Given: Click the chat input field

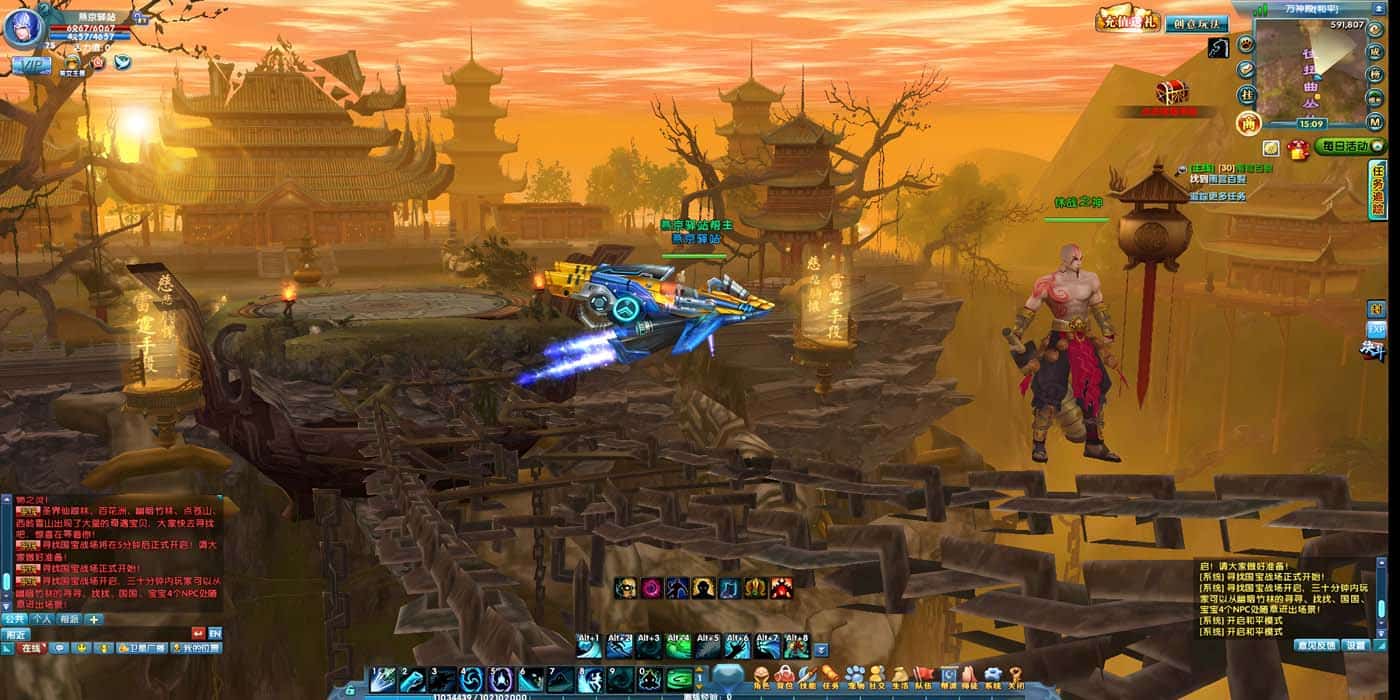Looking at the screenshot, I should pyautogui.click(x=108, y=633).
